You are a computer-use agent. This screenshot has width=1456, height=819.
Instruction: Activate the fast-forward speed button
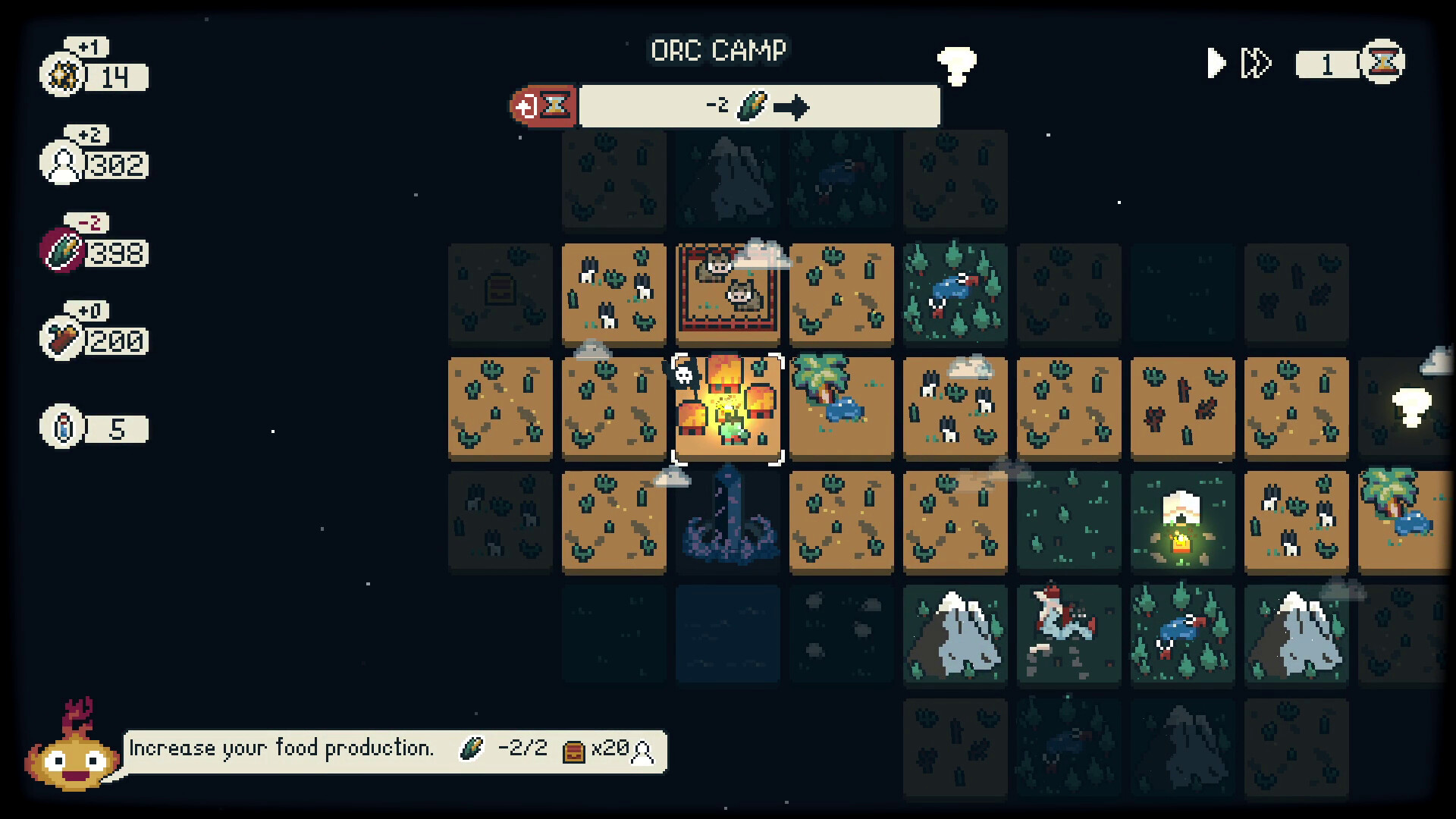(x=1255, y=63)
